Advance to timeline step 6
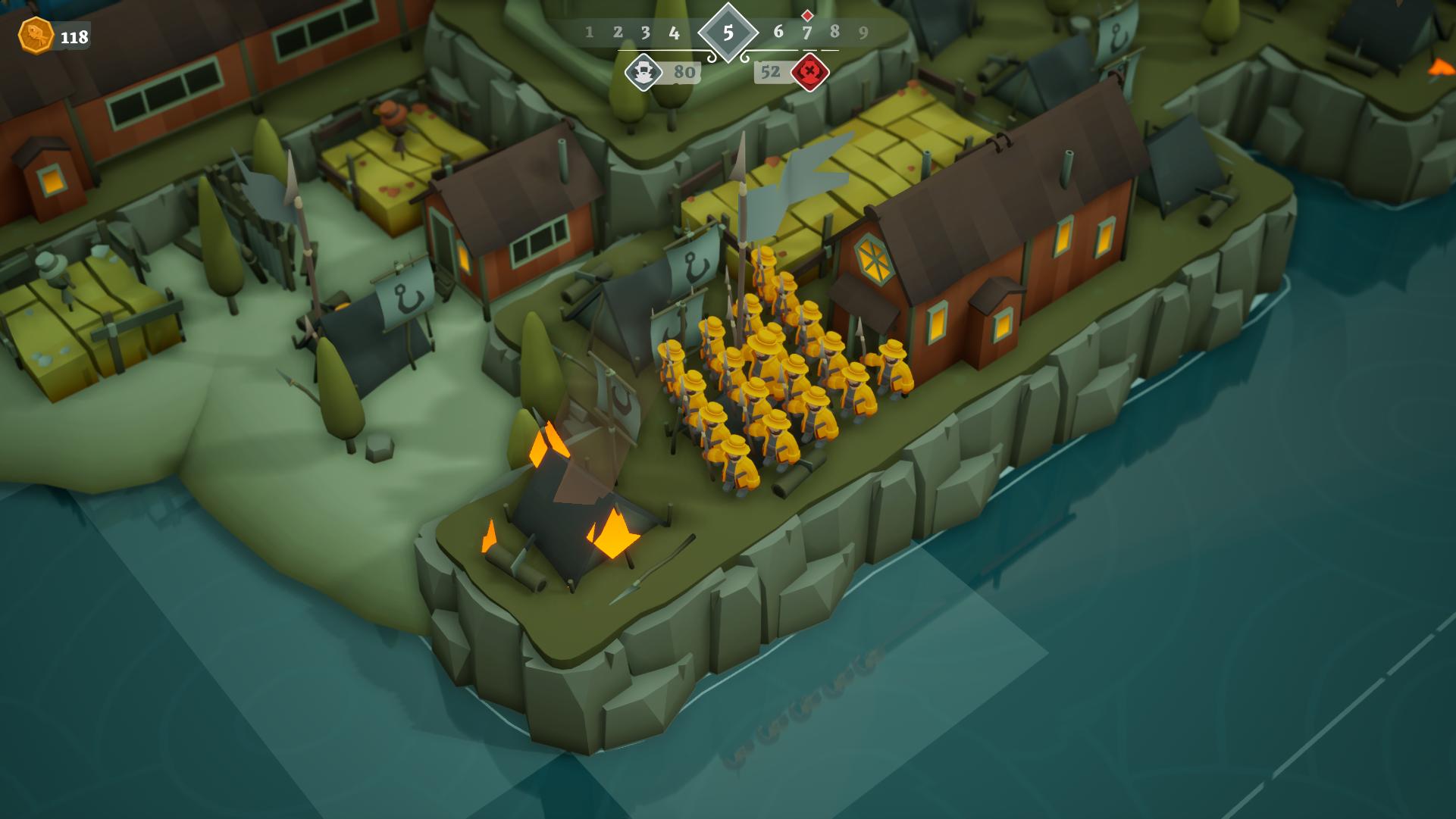This screenshot has height=819, width=1456. pos(778,32)
